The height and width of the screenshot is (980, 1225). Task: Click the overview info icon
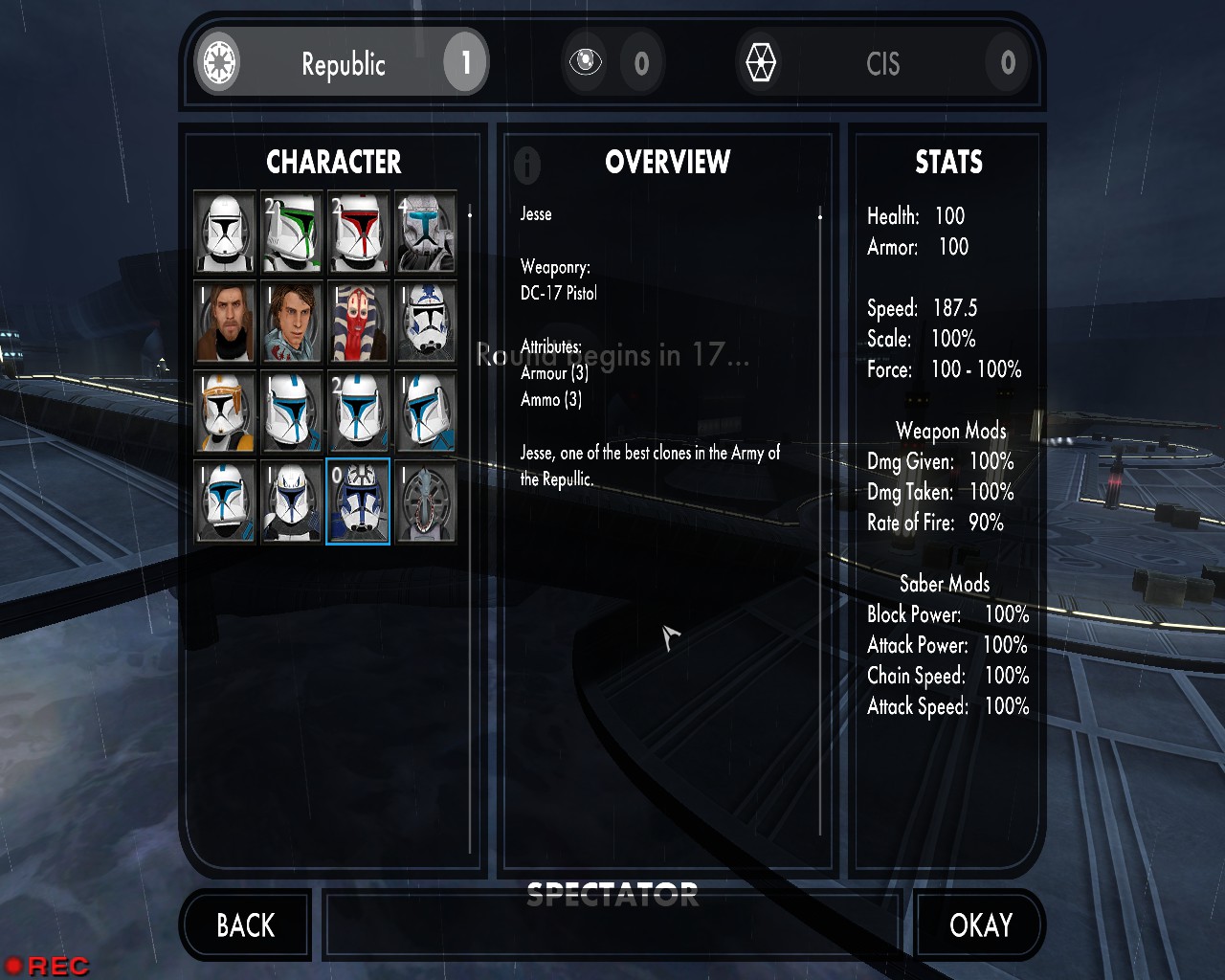pyautogui.click(x=527, y=165)
